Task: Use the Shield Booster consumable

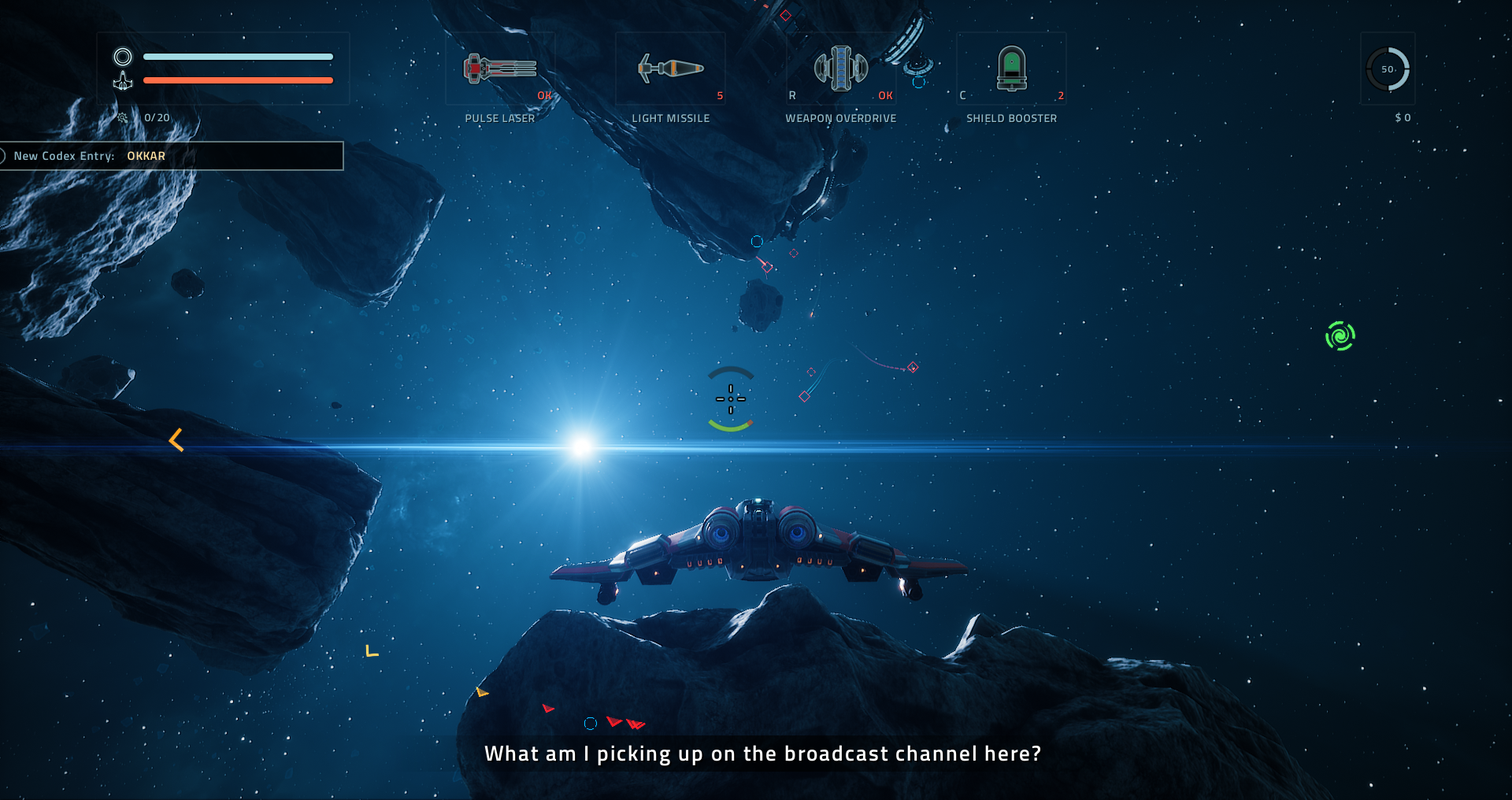Action: pos(1011,69)
